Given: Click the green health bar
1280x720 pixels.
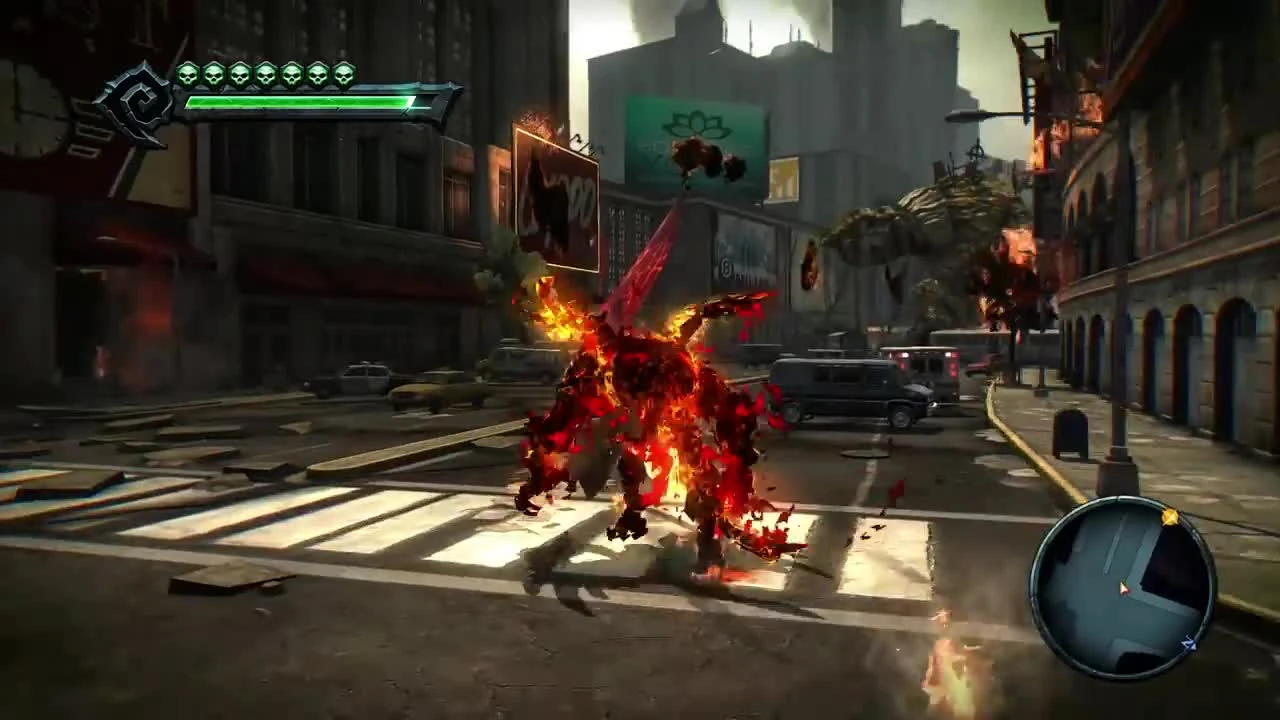Looking at the screenshot, I should point(300,103).
